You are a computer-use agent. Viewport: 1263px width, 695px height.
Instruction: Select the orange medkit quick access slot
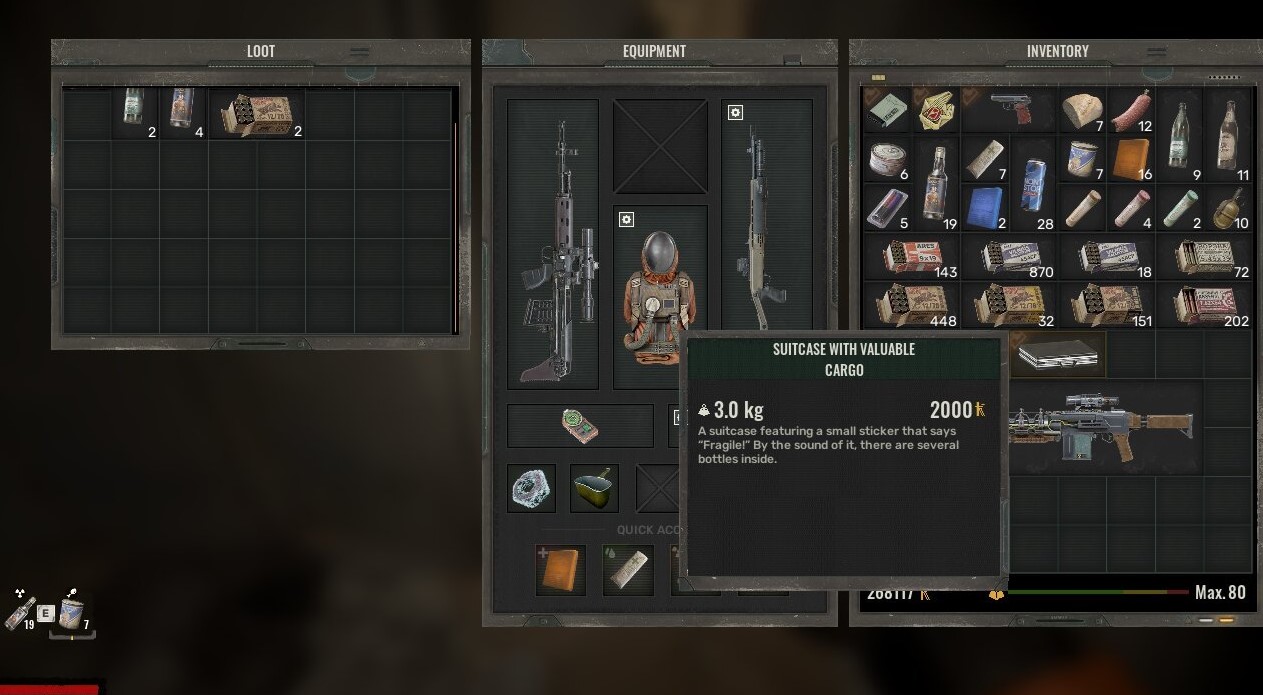pyautogui.click(x=560, y=570)
